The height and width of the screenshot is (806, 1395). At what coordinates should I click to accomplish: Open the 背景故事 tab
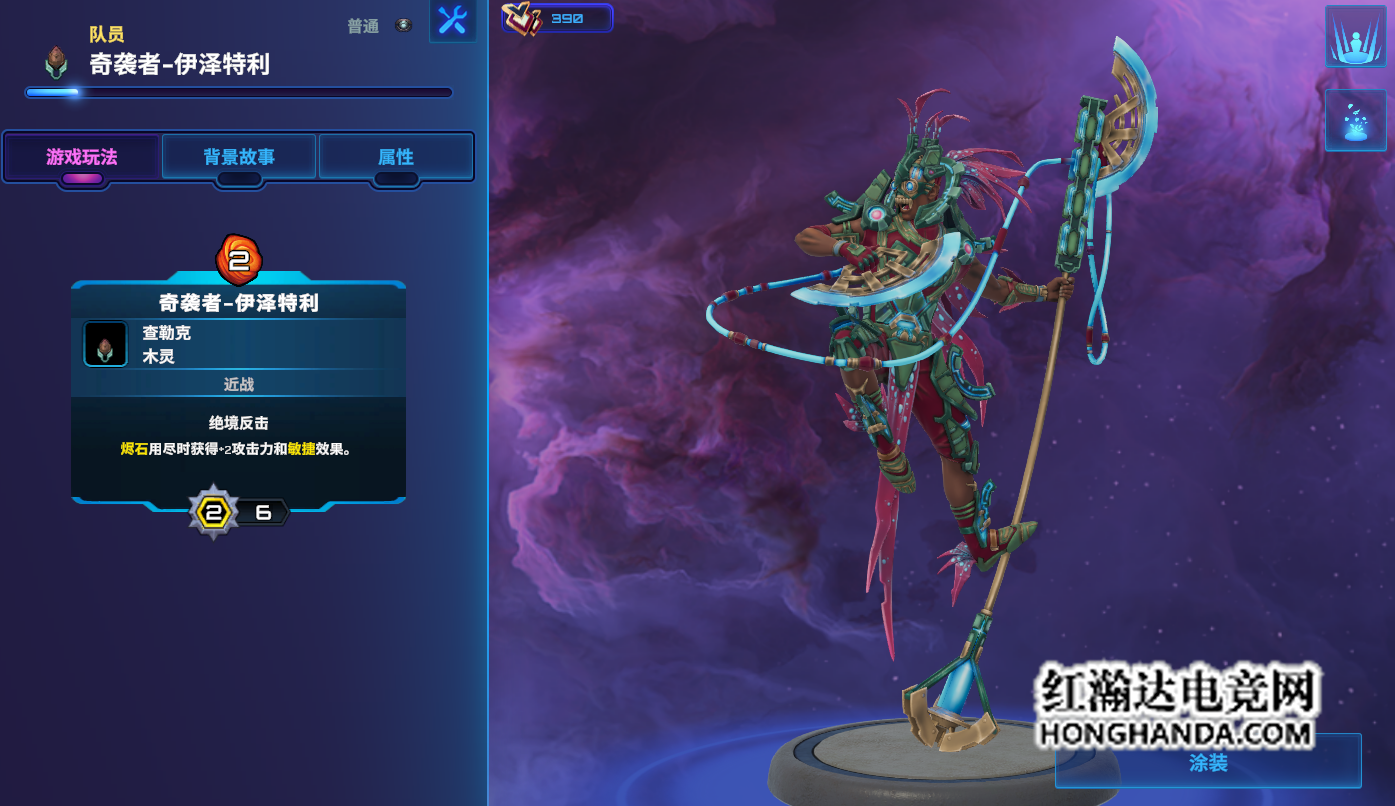[239, 157]
